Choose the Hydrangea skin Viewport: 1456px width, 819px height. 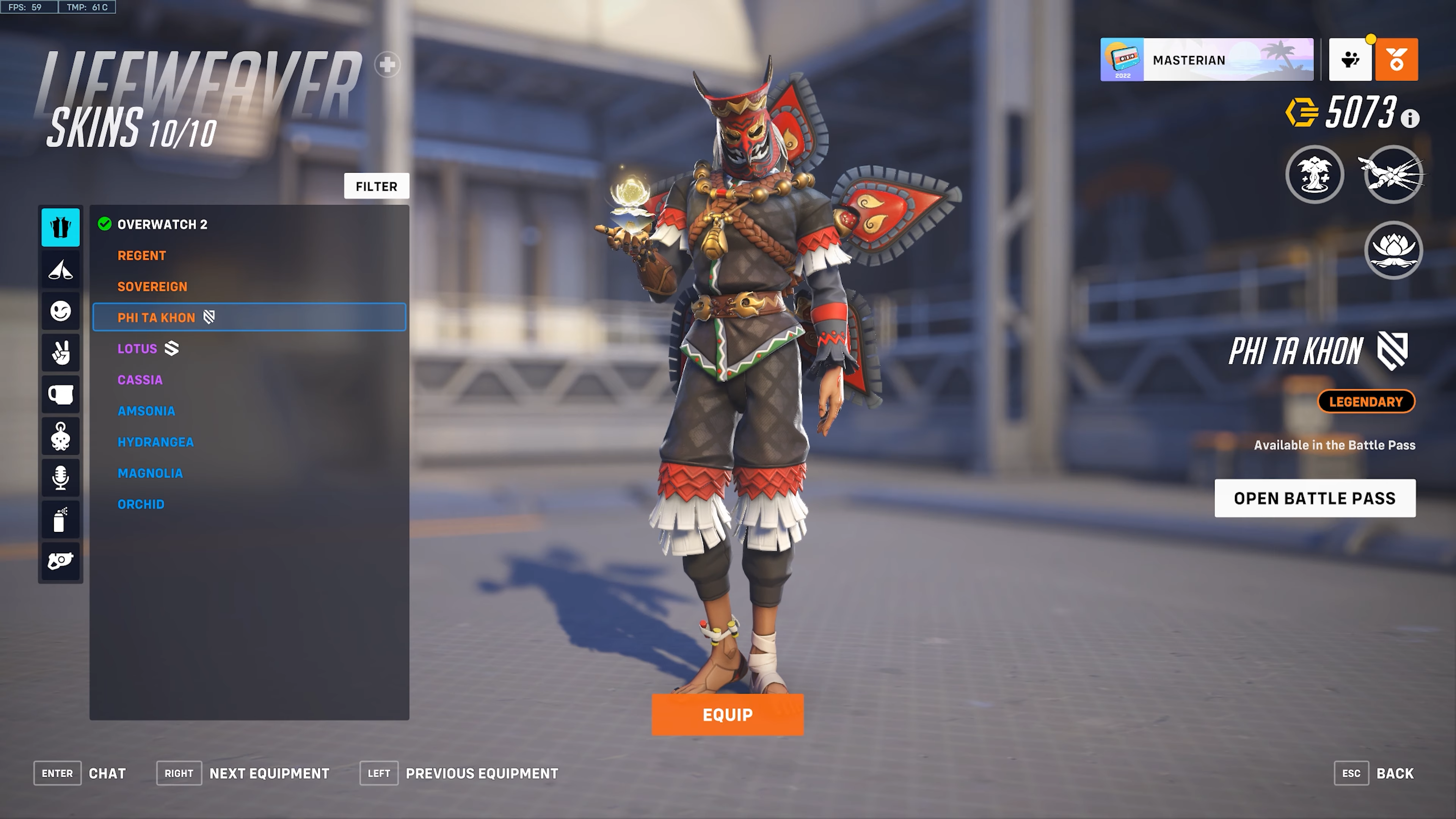click(155, 442)
